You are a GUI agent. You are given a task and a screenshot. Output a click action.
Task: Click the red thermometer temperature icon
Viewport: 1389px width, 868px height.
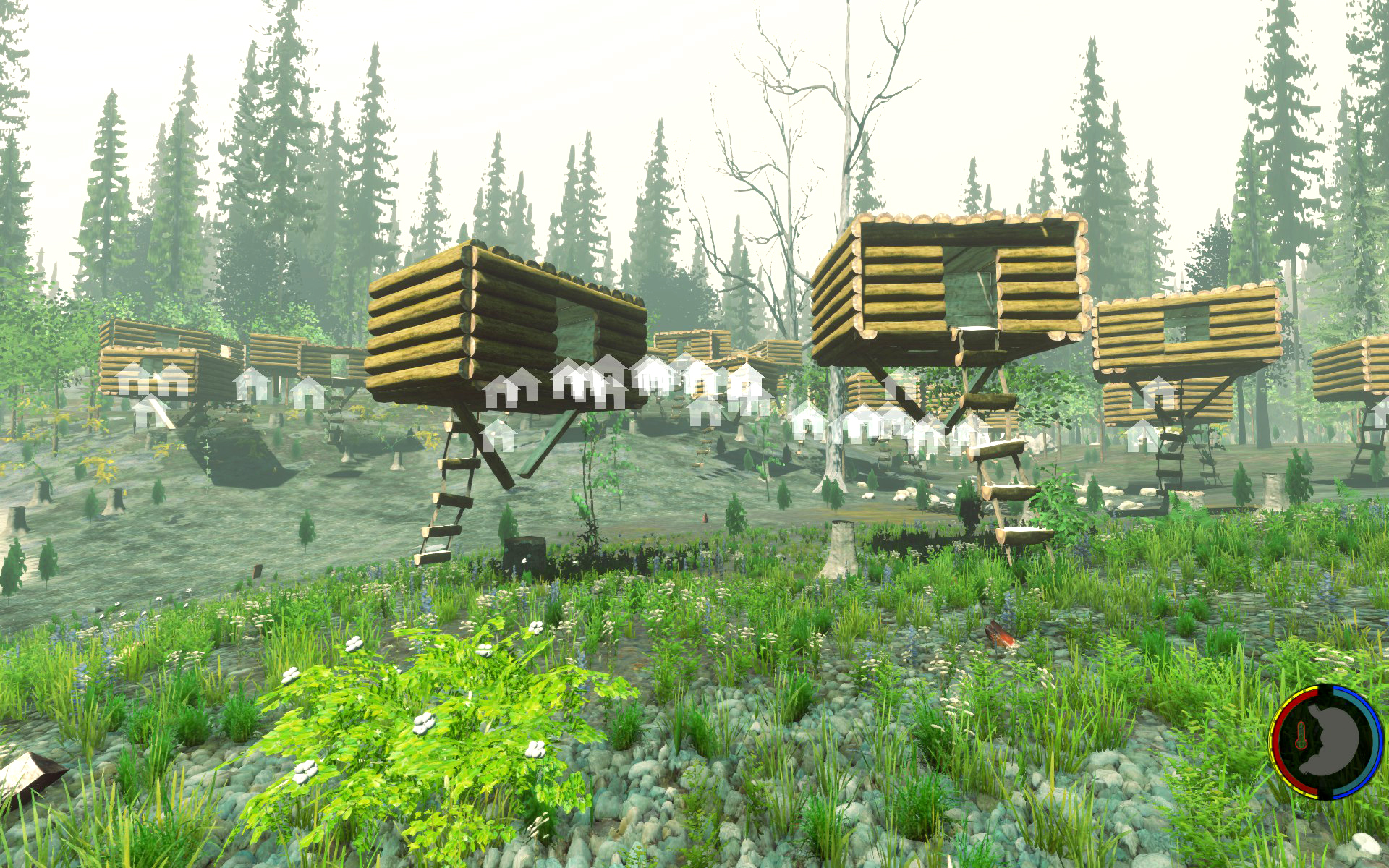coord(1301,734)
